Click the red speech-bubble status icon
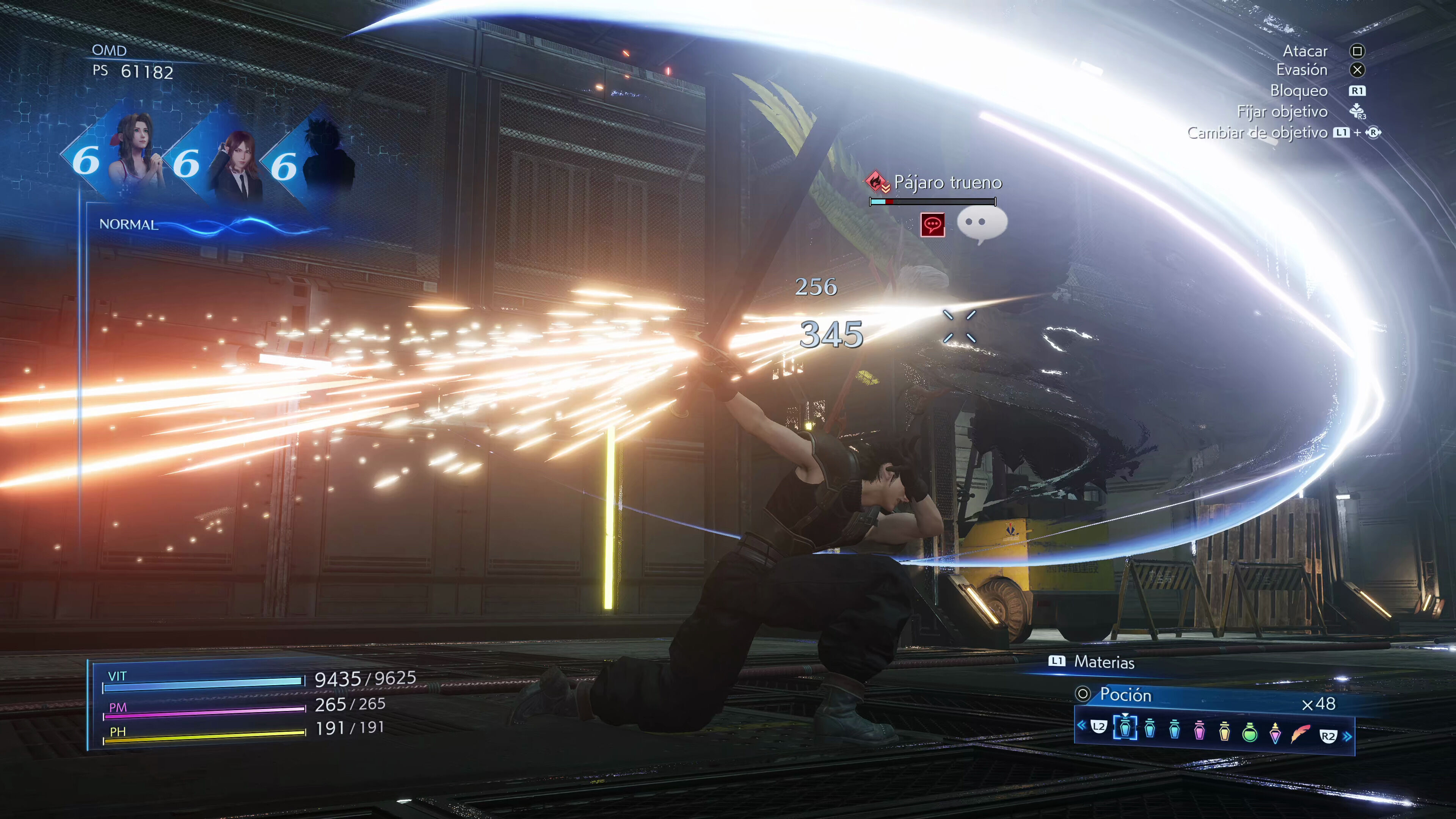This screenshot has height=819, width=1456. (x=933, y=224)
